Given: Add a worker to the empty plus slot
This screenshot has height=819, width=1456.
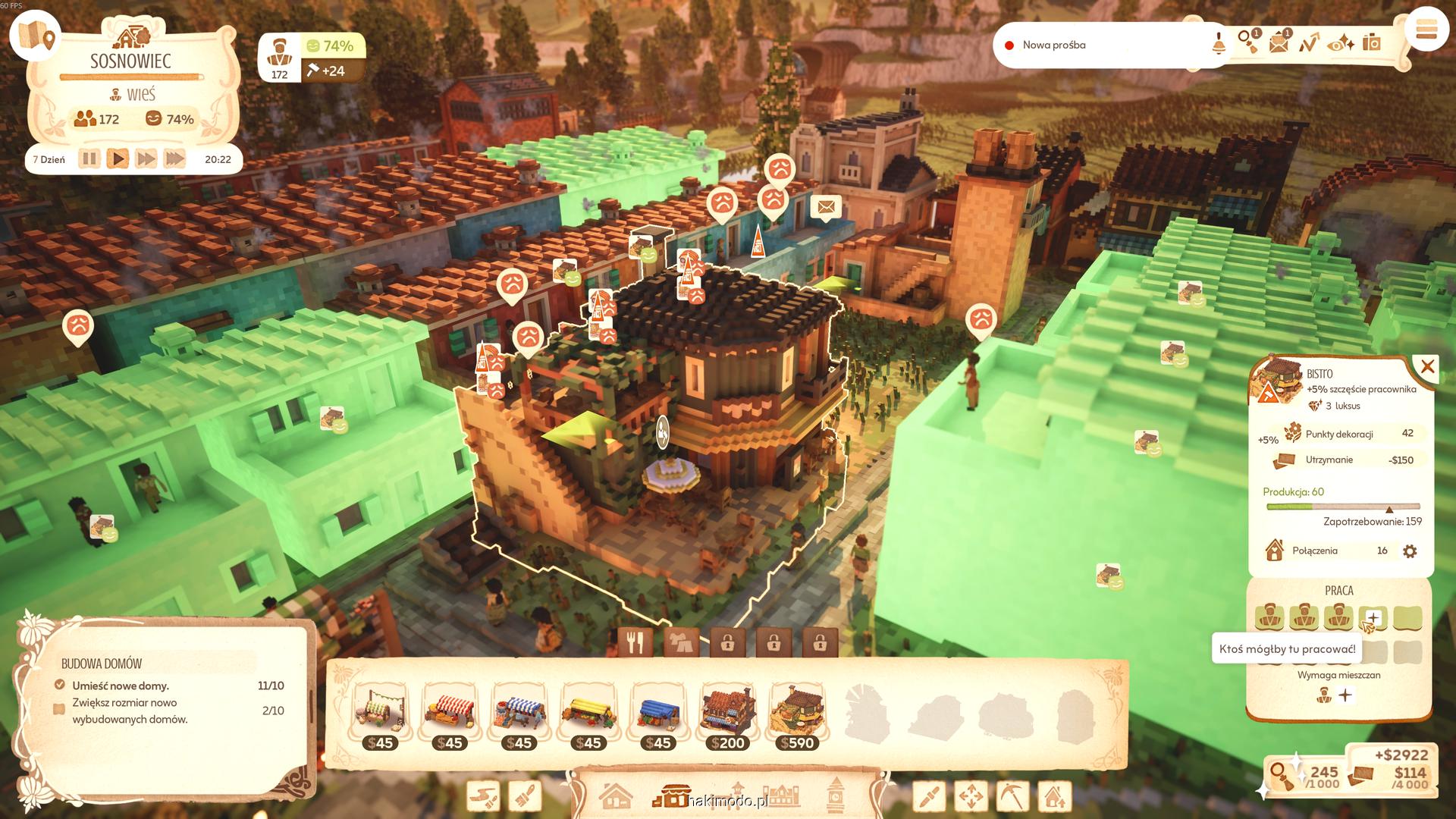Looking at the screenshot, I should 1373,618.
